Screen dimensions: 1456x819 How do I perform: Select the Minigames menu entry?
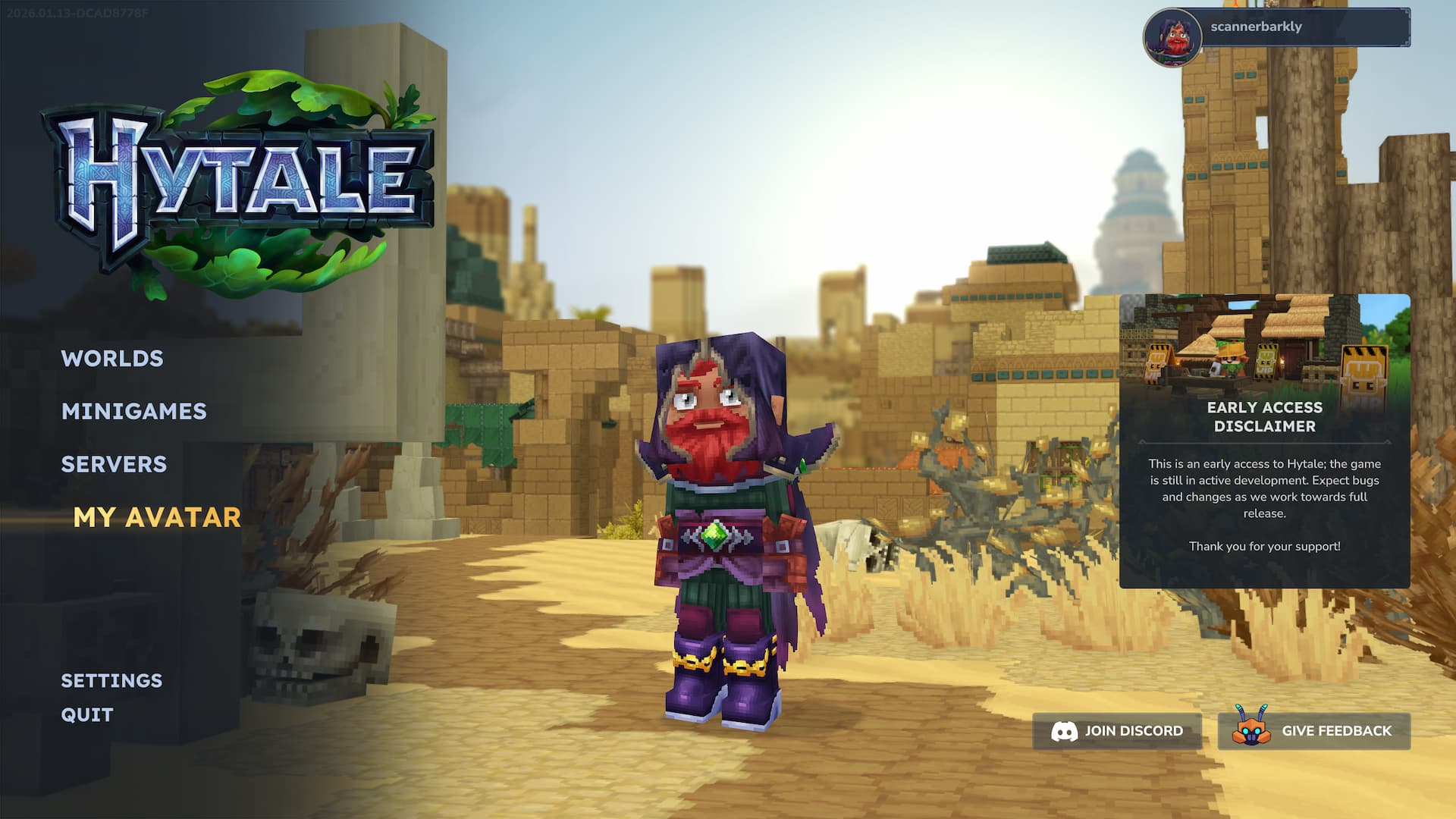(x=134, y=412)
